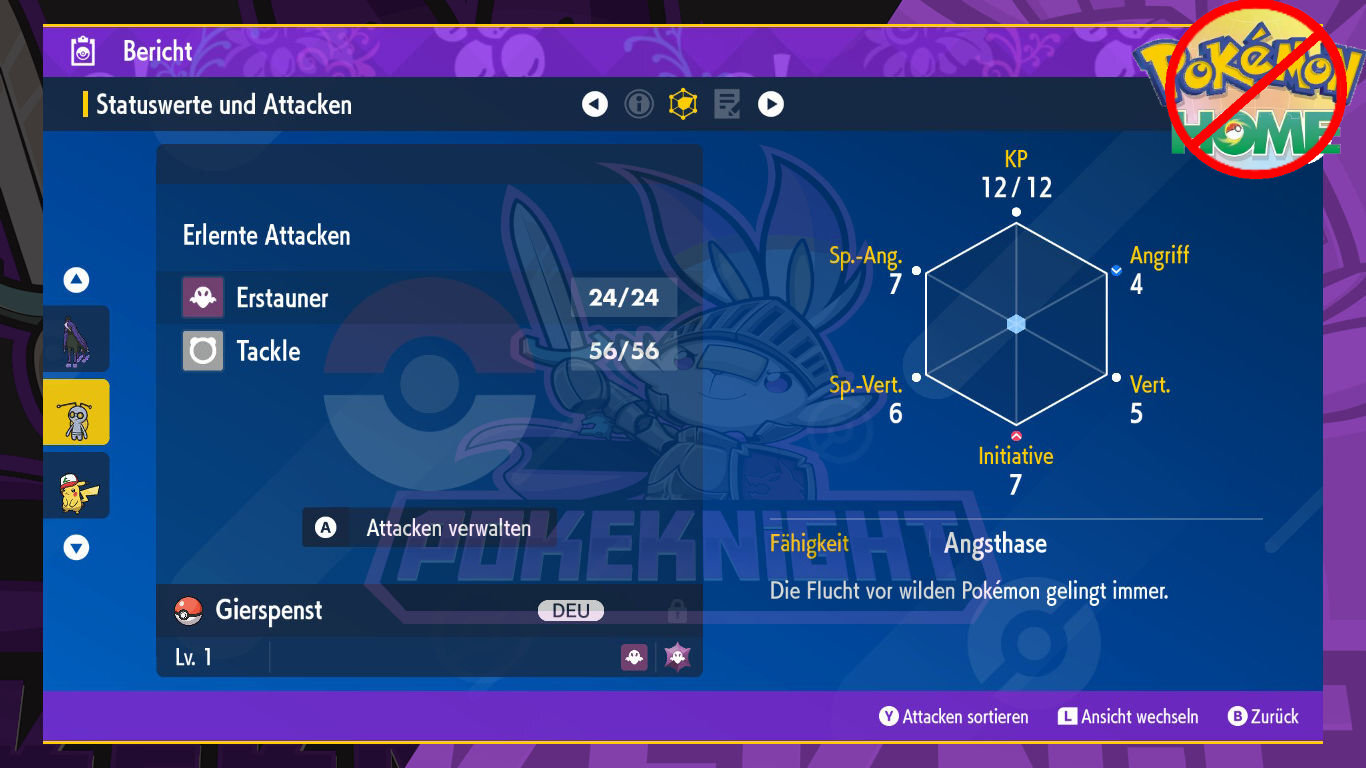Click the red marker below Initiative
Image resolution: width=1366 pixels, height=768 pixels.
1016,434
